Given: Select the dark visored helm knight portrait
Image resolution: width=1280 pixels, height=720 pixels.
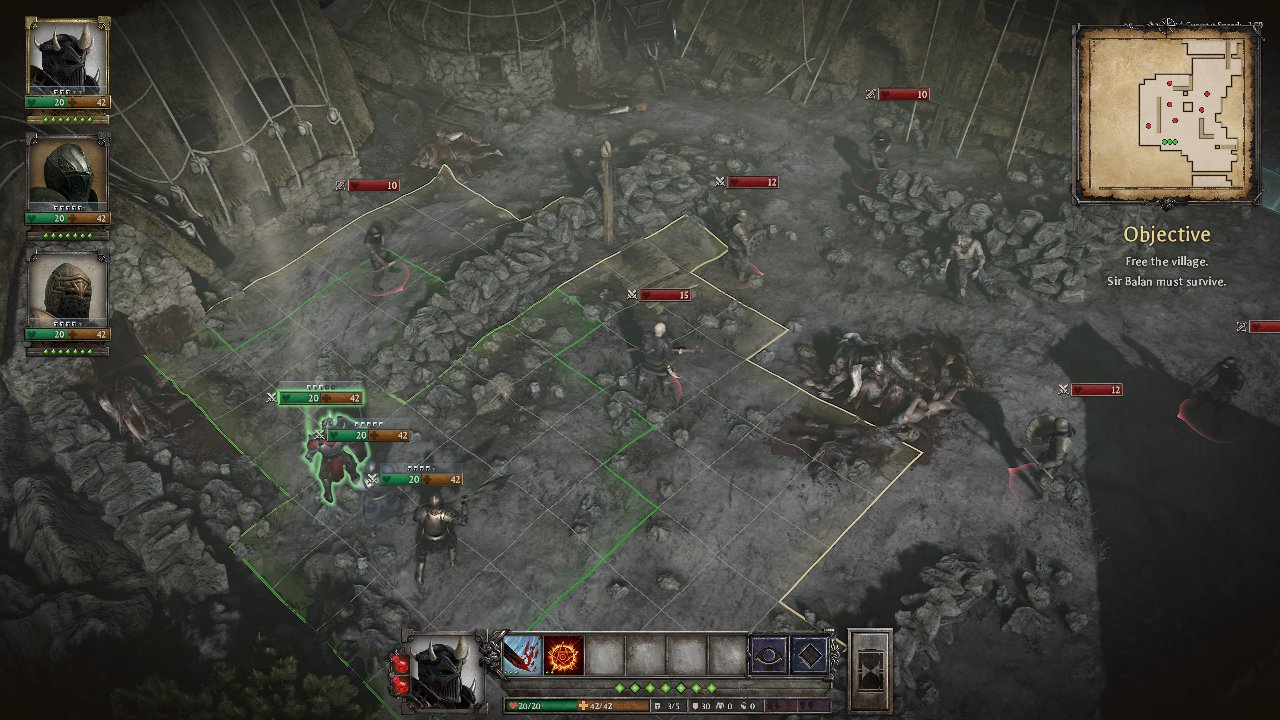Looking at the screenshot, I should tap(67, 173).
